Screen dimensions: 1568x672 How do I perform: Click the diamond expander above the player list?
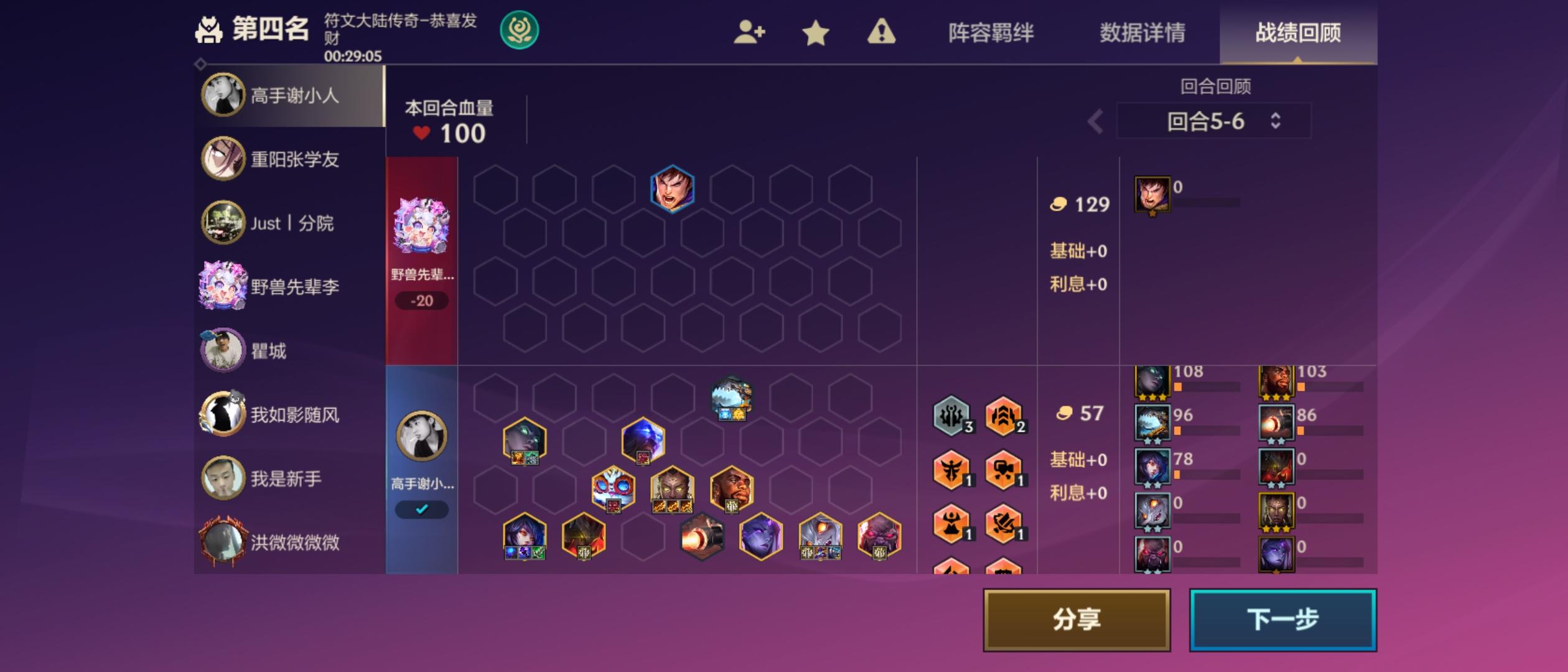[200, 63]
